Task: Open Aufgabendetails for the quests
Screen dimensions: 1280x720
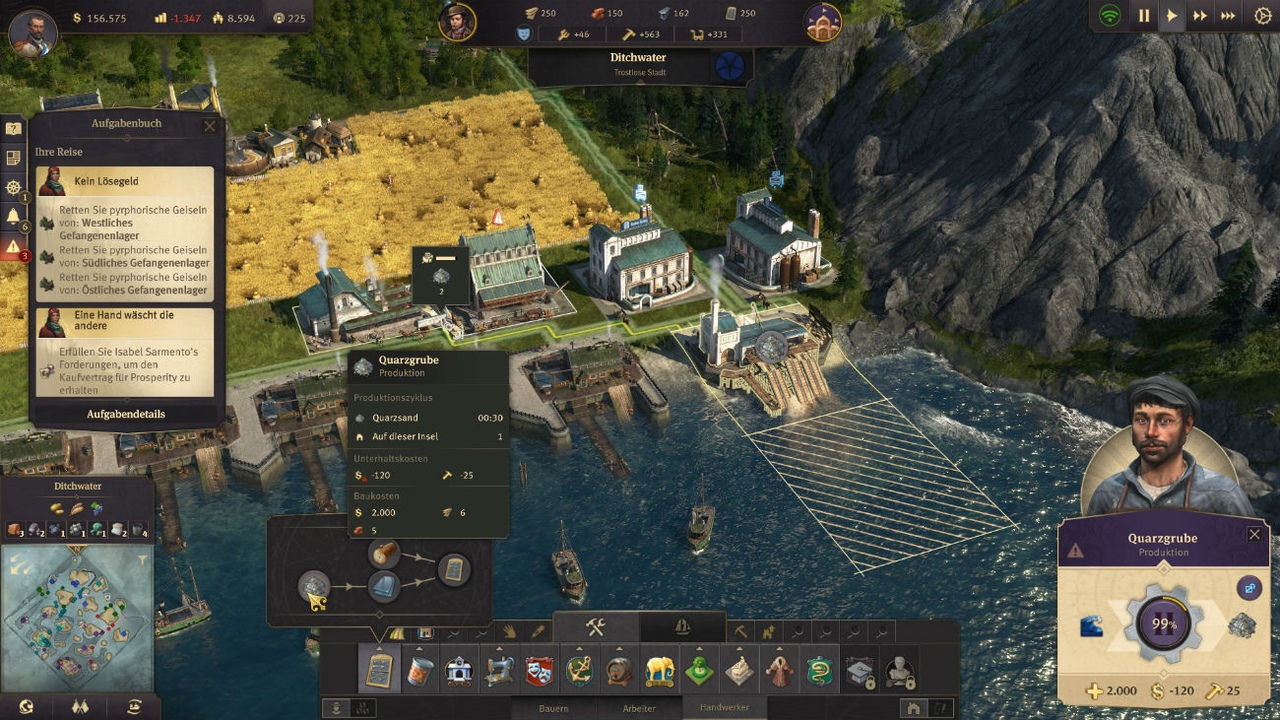Action: pos(126,414)
